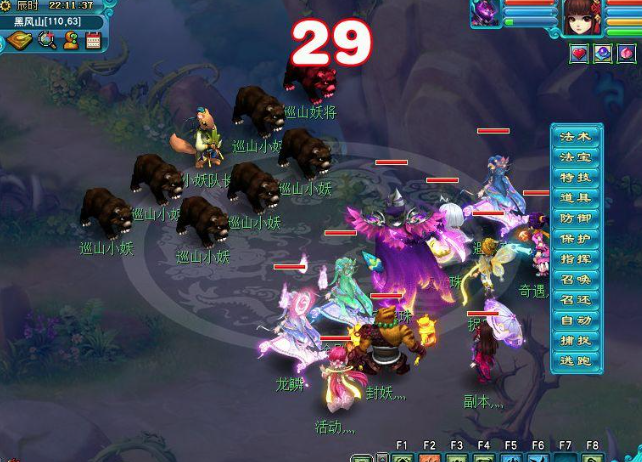Select the 逃跑 flee command
The height and width of the screenshot is (462, 642).
click(x=578, y=361)
